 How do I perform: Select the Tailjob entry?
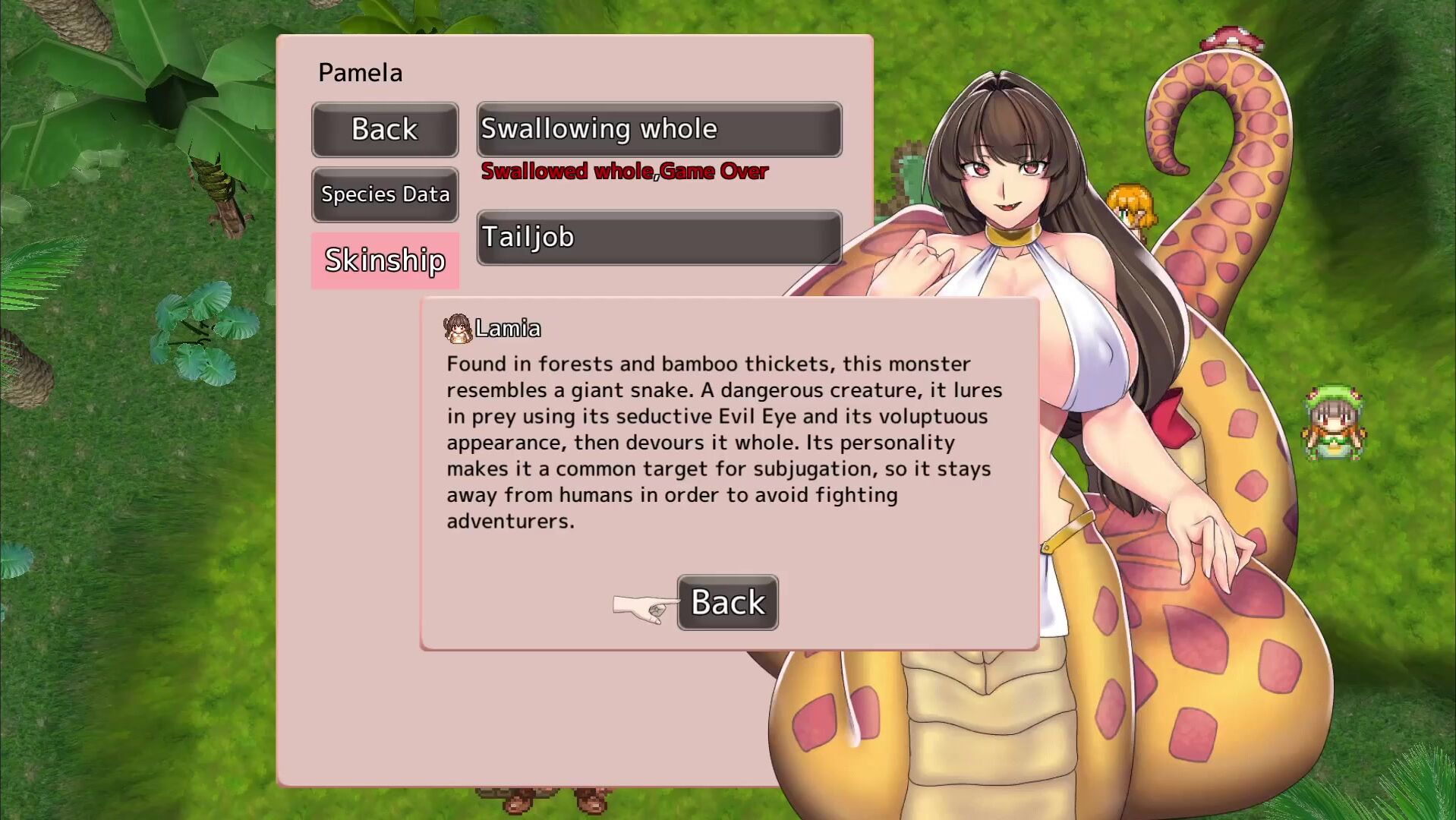659,238
